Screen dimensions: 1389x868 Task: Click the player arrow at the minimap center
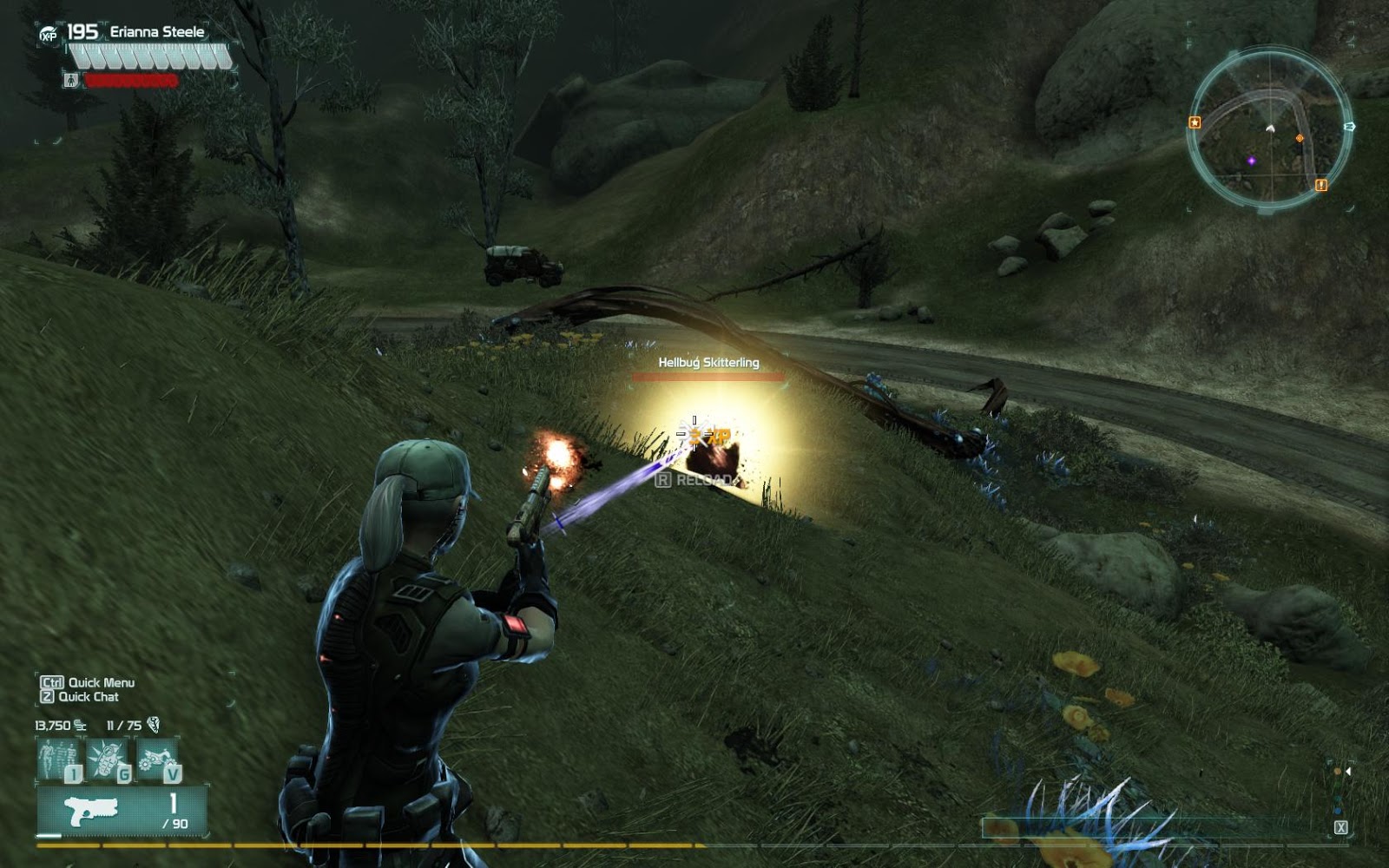pyautogui.click(x=1270, y=128)
